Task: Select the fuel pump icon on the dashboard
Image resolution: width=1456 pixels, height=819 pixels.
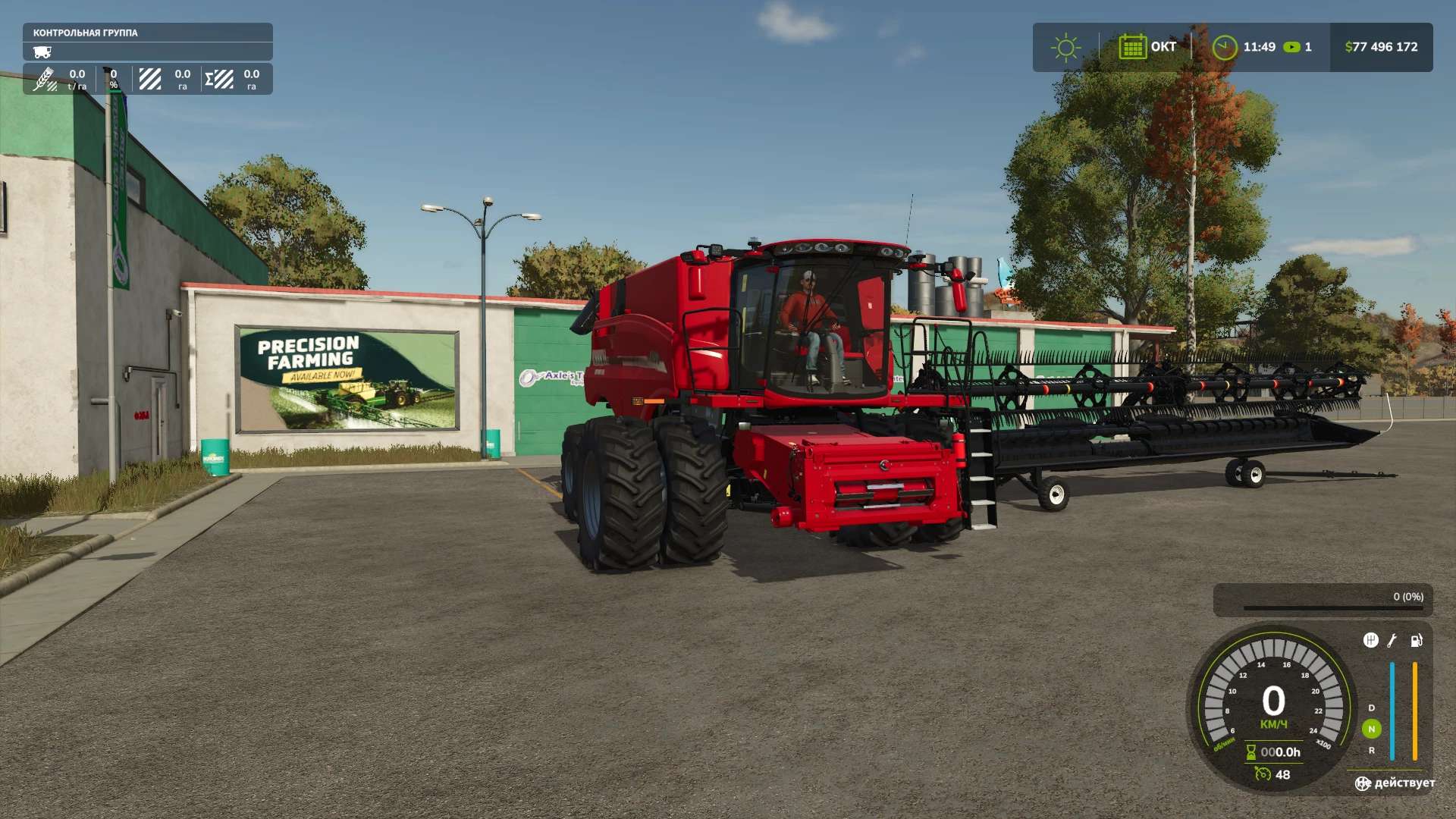Action: (x=1415, y=641)
